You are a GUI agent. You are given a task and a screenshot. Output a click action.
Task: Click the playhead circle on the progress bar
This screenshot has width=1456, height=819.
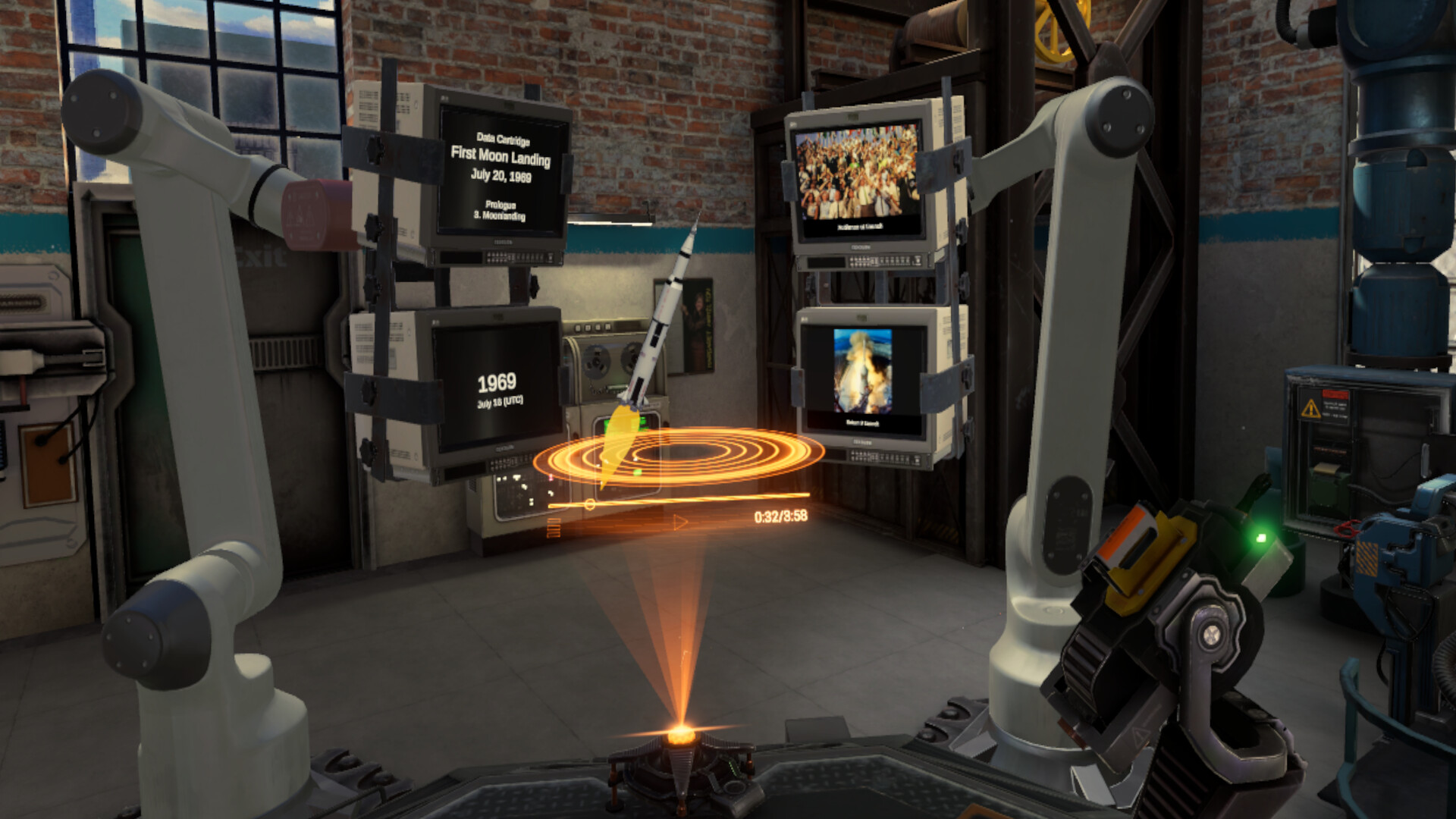pos(591,504)
